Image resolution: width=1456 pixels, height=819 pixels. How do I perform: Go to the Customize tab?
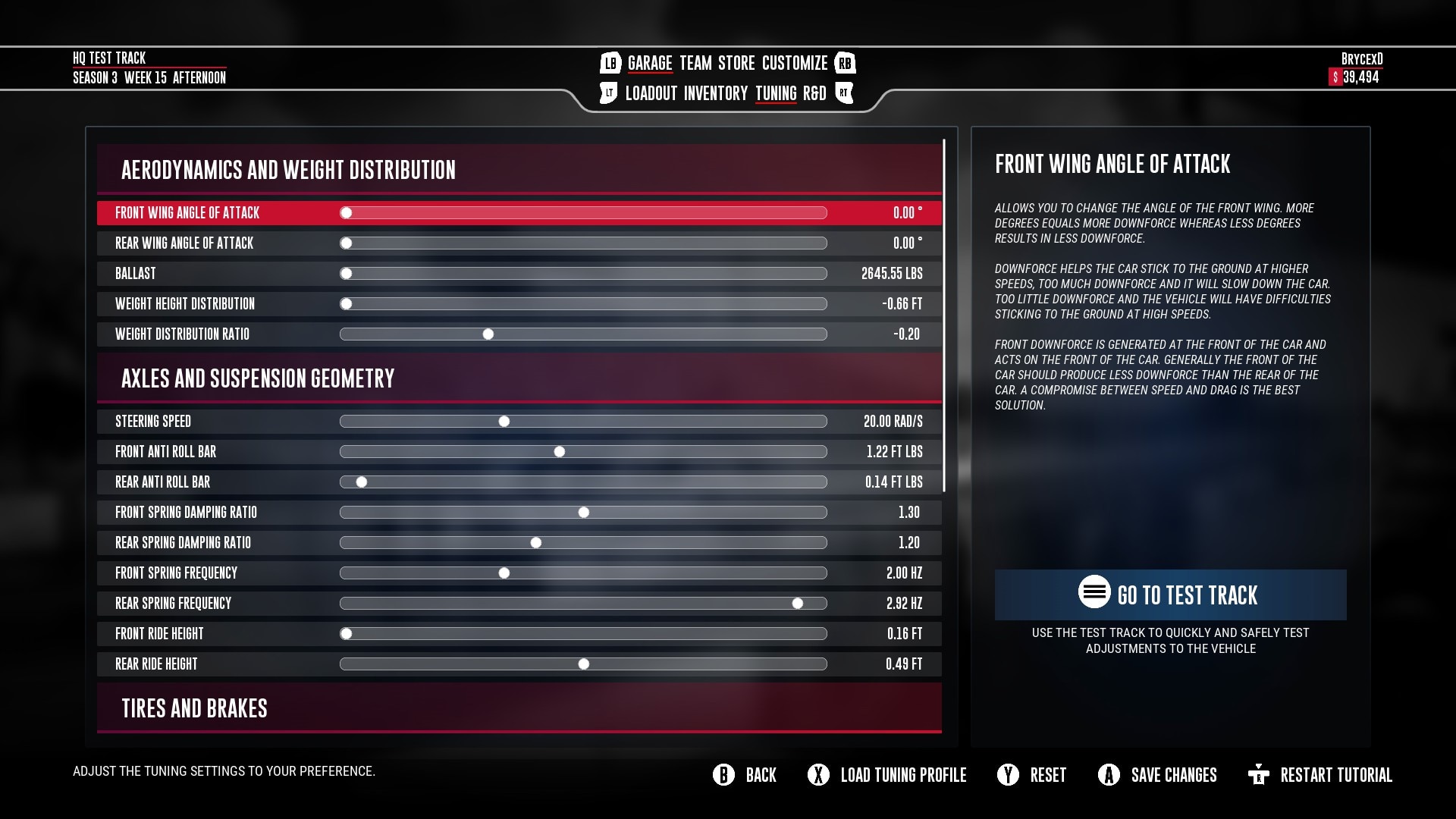(x=794, y=63)
